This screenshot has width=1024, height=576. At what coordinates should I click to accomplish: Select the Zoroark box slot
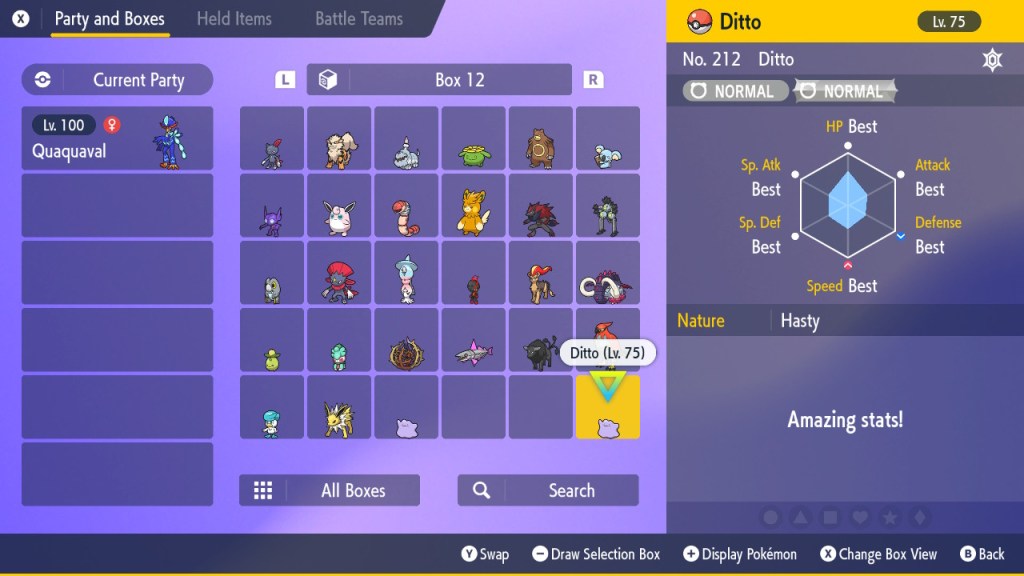pos(541,206)
